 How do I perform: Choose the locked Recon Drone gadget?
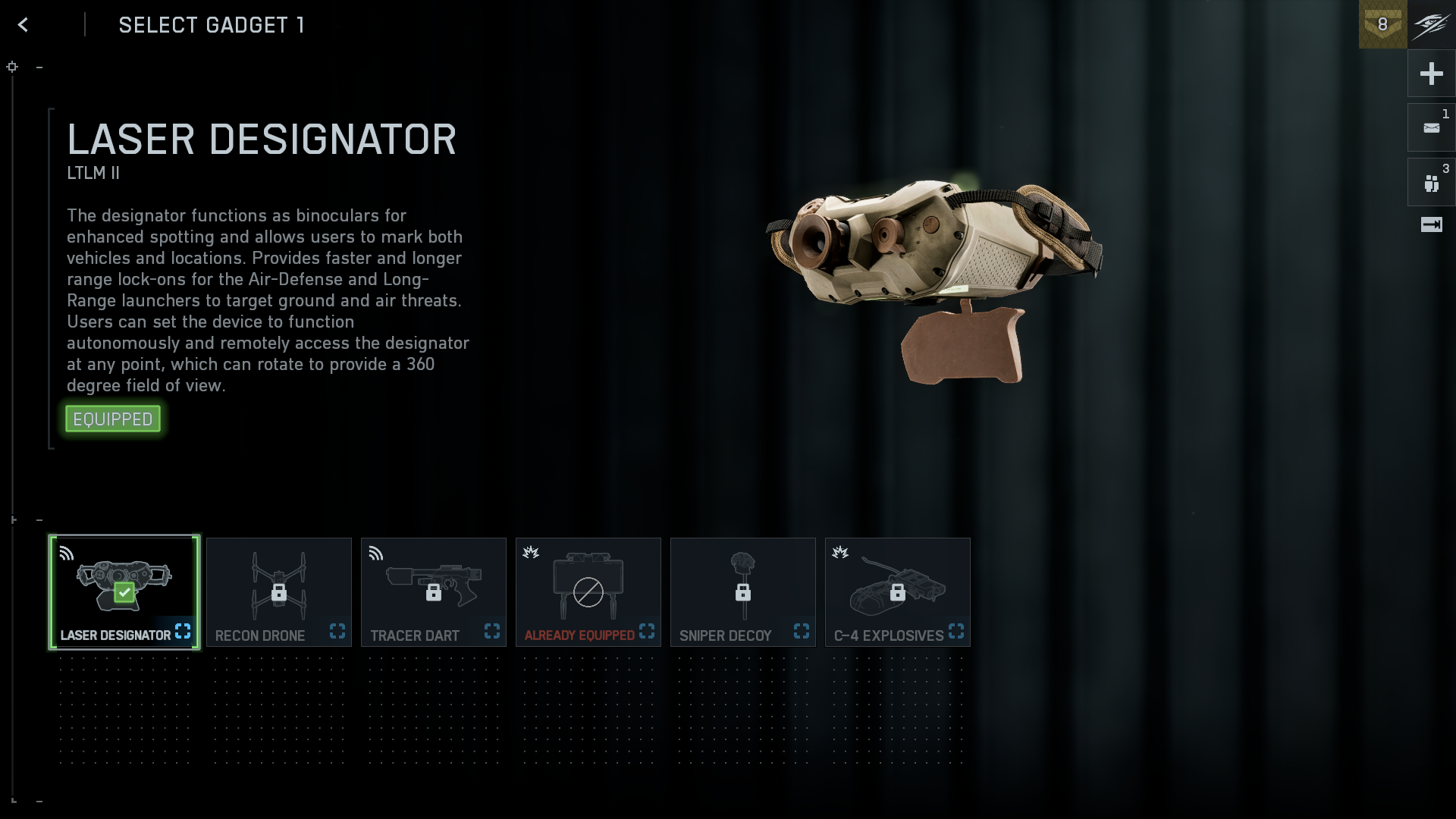[x=278, y=591]
